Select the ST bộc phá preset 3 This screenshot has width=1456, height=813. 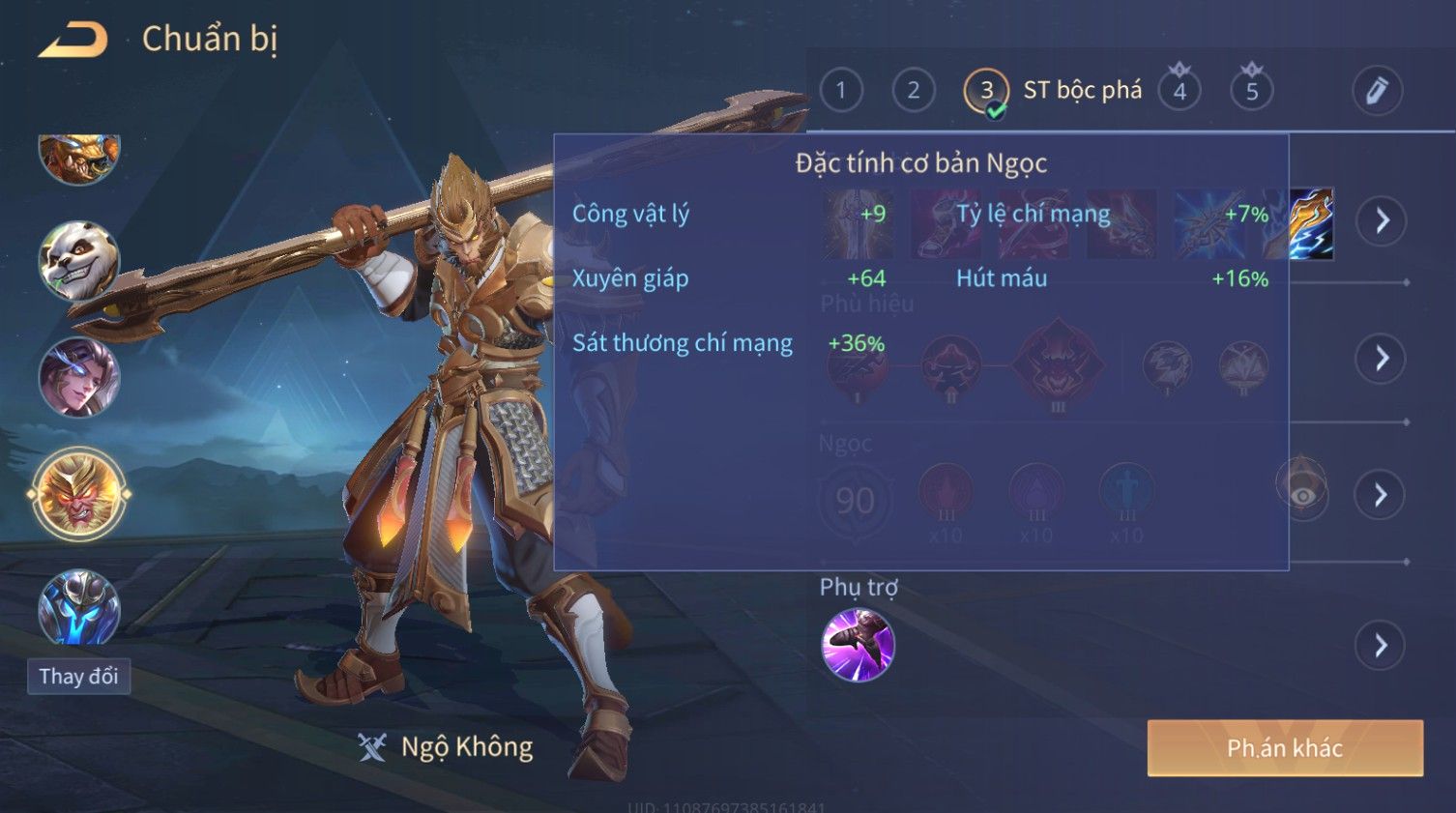coord(986,91)
